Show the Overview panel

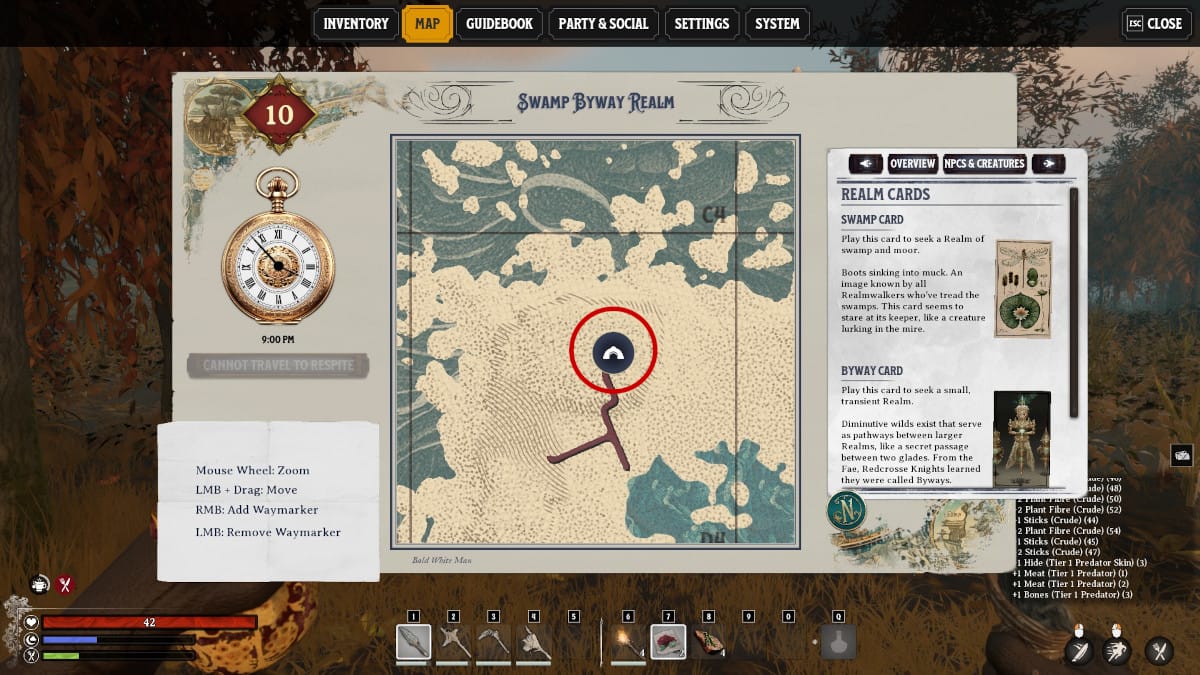point(912,164)
